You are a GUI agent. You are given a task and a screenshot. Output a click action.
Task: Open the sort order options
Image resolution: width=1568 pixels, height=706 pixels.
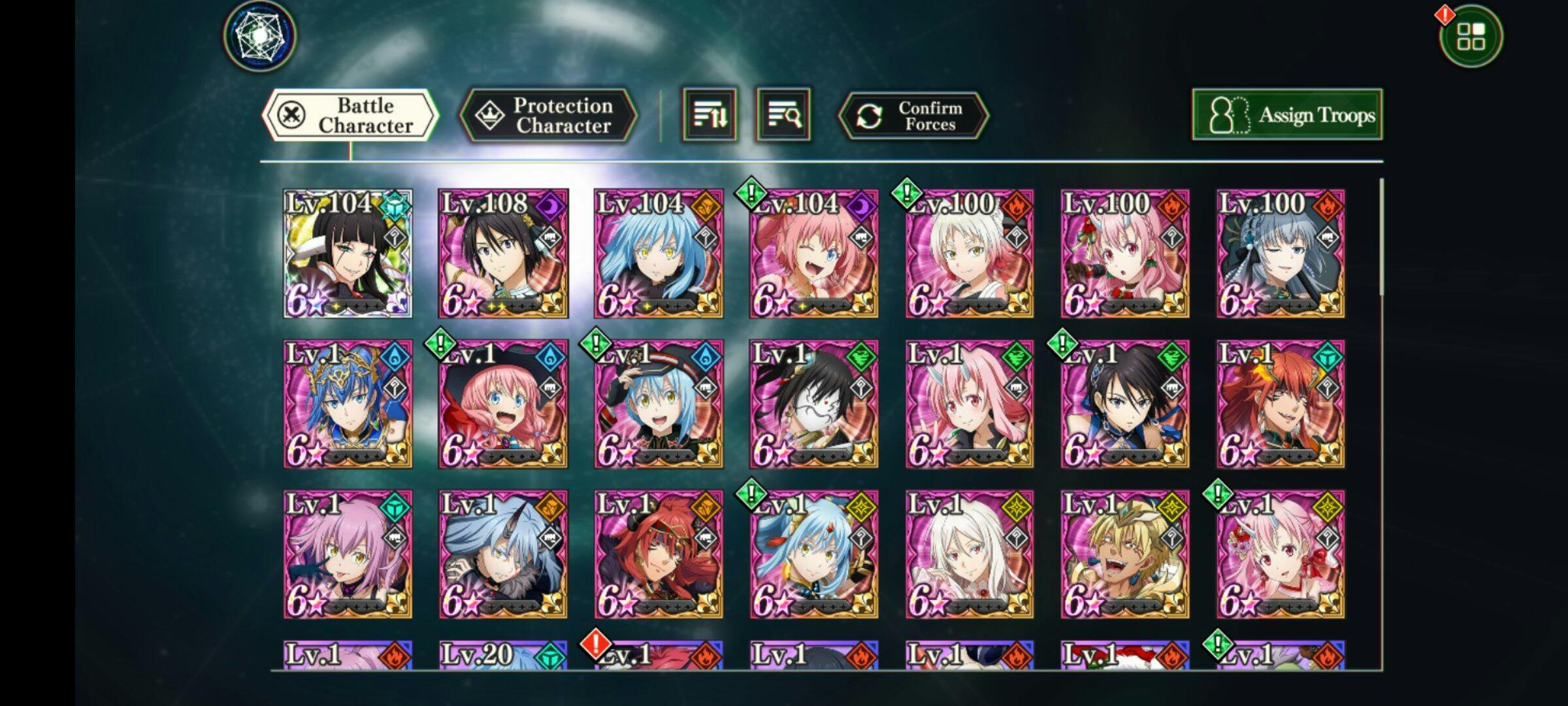coord(710,116)
